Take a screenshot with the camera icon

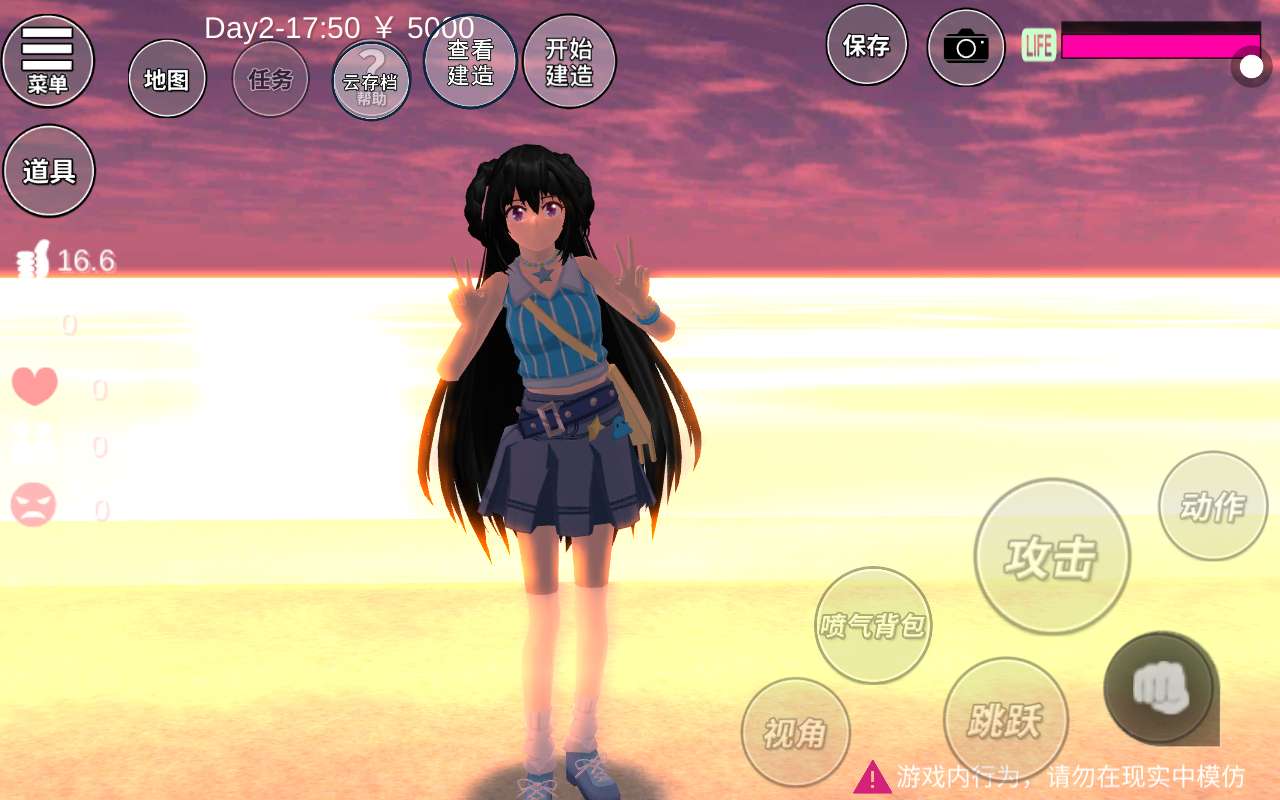click(965, 47)
